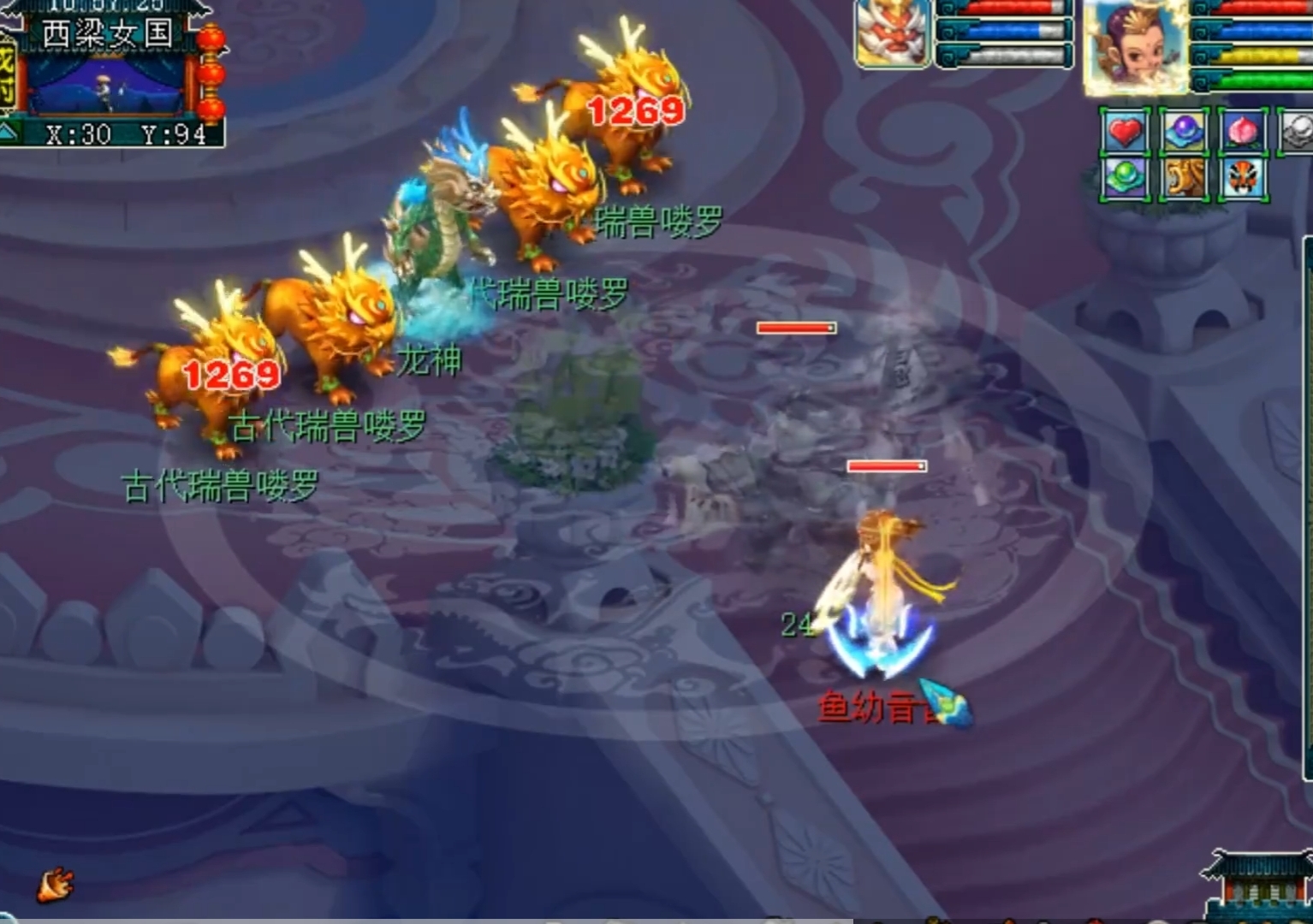Click the teal arrow below the minimap
Image resolution: width=1313 pixels, height=924 pixels.
9,133
